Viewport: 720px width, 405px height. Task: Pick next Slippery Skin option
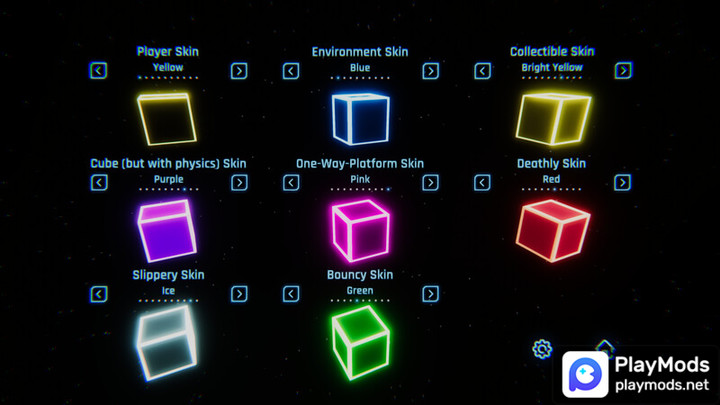coord(239,294)
